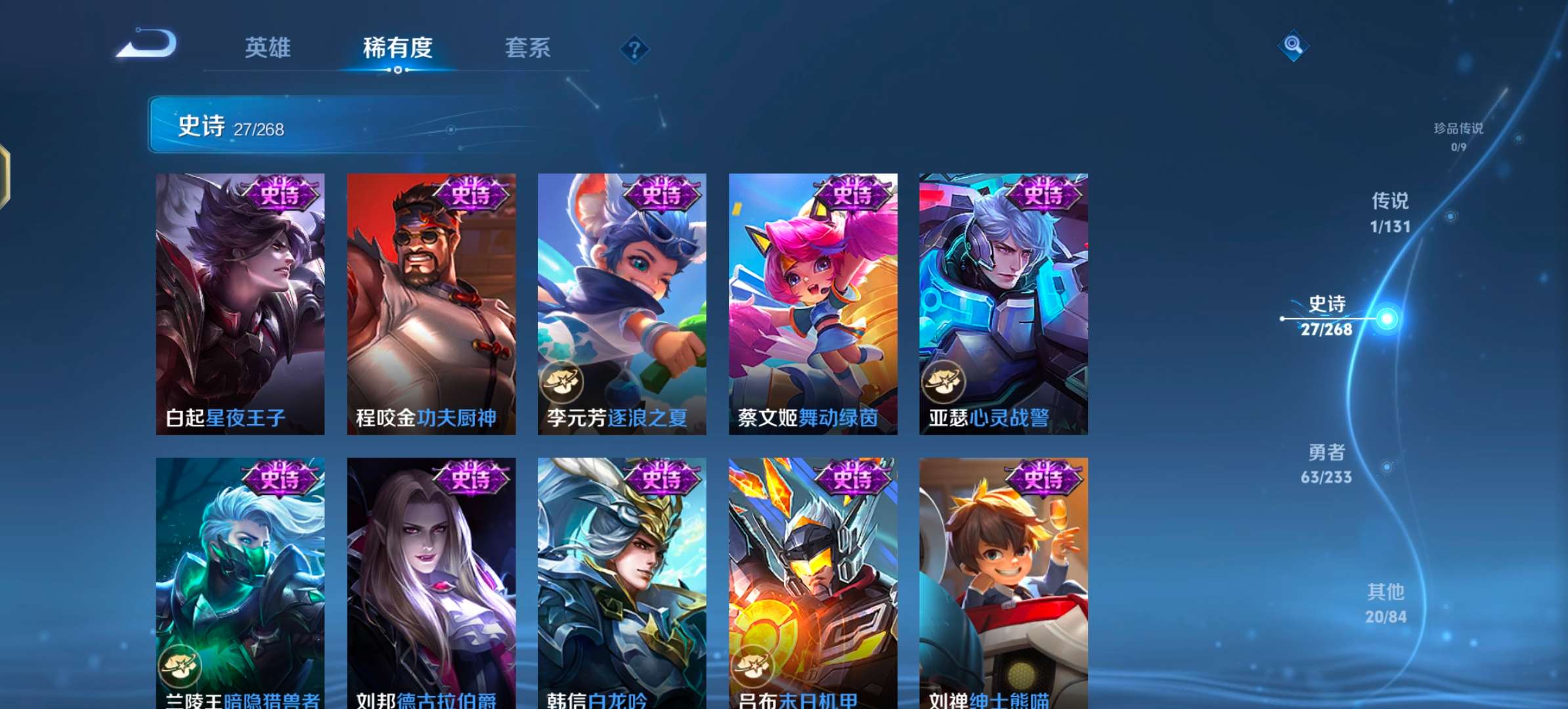This screenshot has height=709, width=1568.
Task: Click the owned badge icon on 吕布 skin card
Action: coord(752,665)
